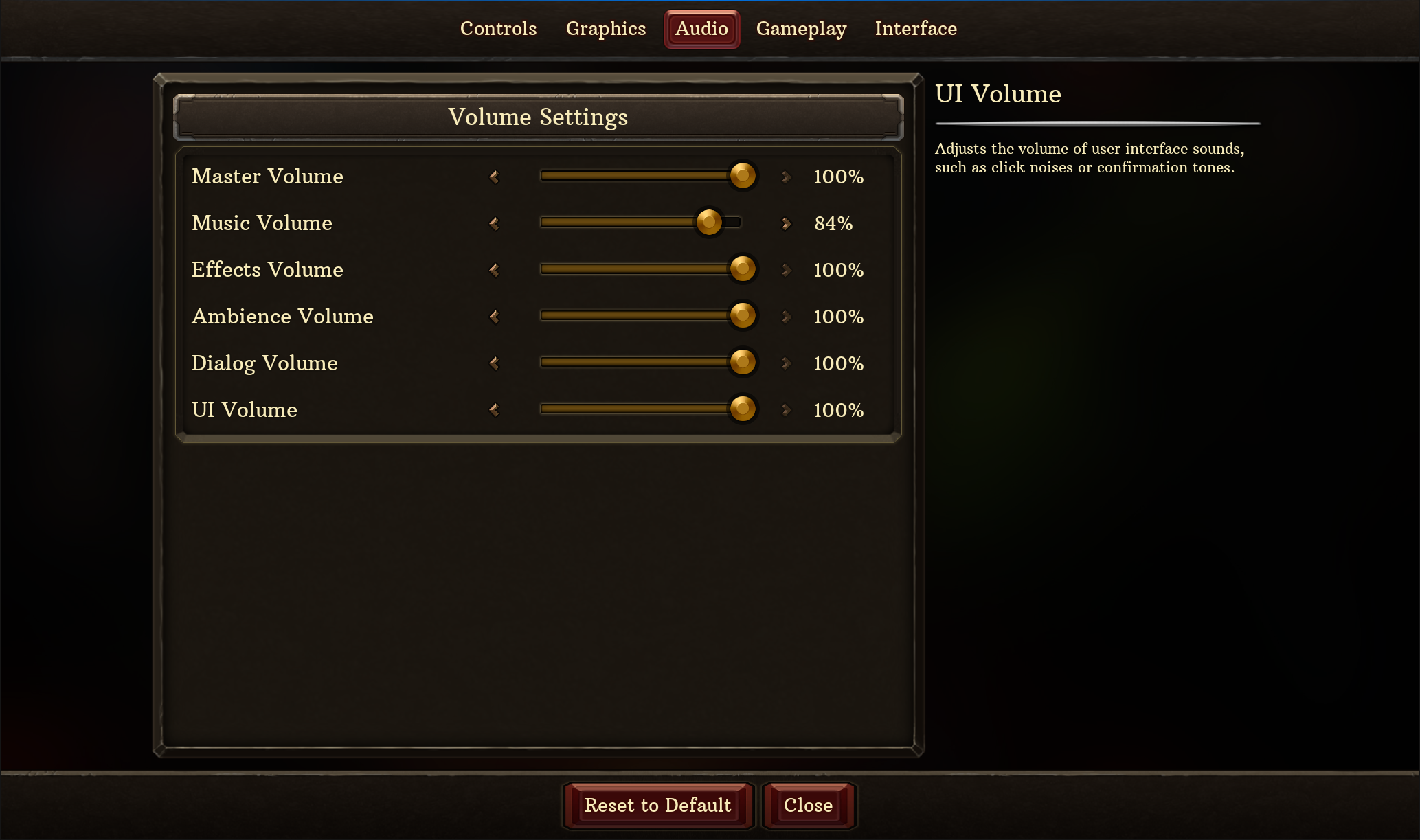Click the right arrow beside UI Volume slider

pos(786,410)
